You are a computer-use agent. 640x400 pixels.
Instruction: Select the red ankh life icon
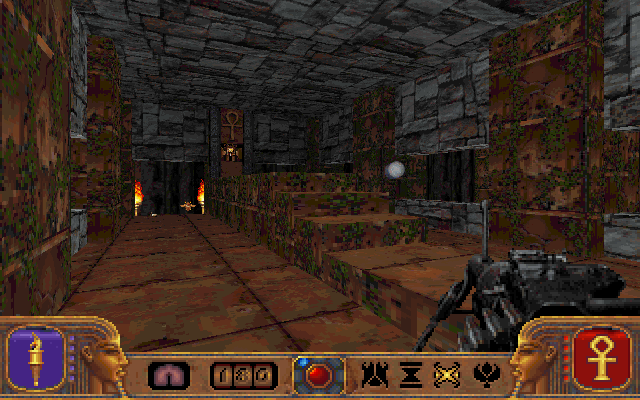coord(602,356)
